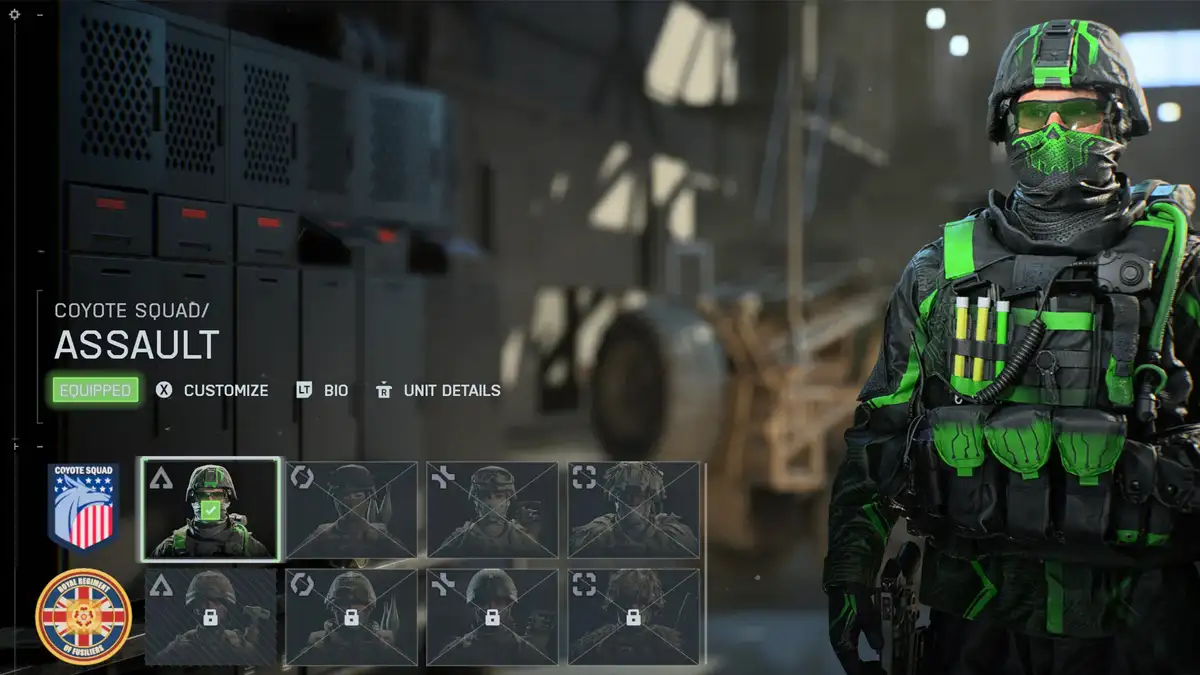Viewport: 1200px width, 675px height.
Task: Pick the Coyote Squad Support soldier tile
Action: tap(493, 509)
